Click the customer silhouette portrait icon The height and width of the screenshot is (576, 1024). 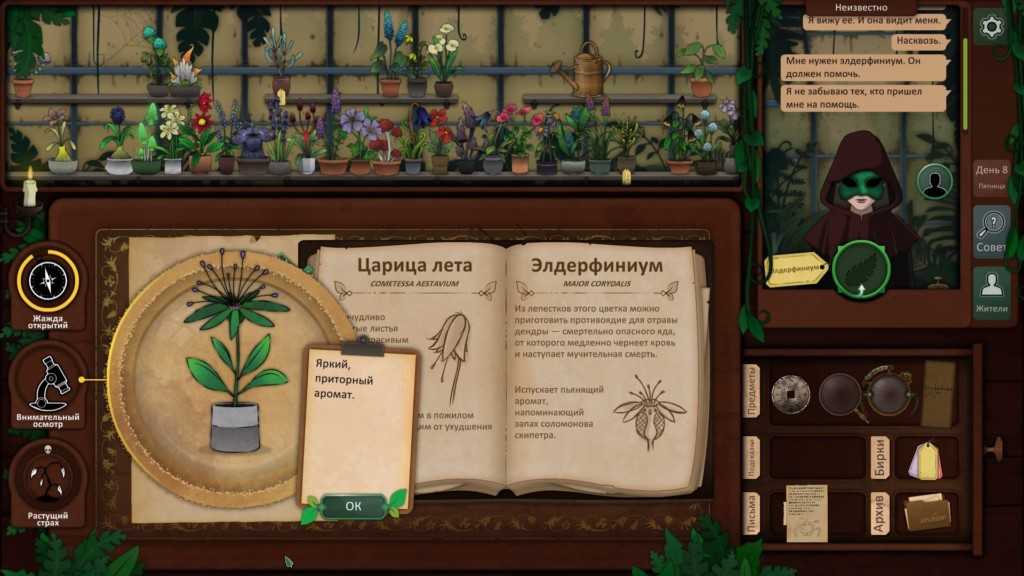click(x=935, y=181)
